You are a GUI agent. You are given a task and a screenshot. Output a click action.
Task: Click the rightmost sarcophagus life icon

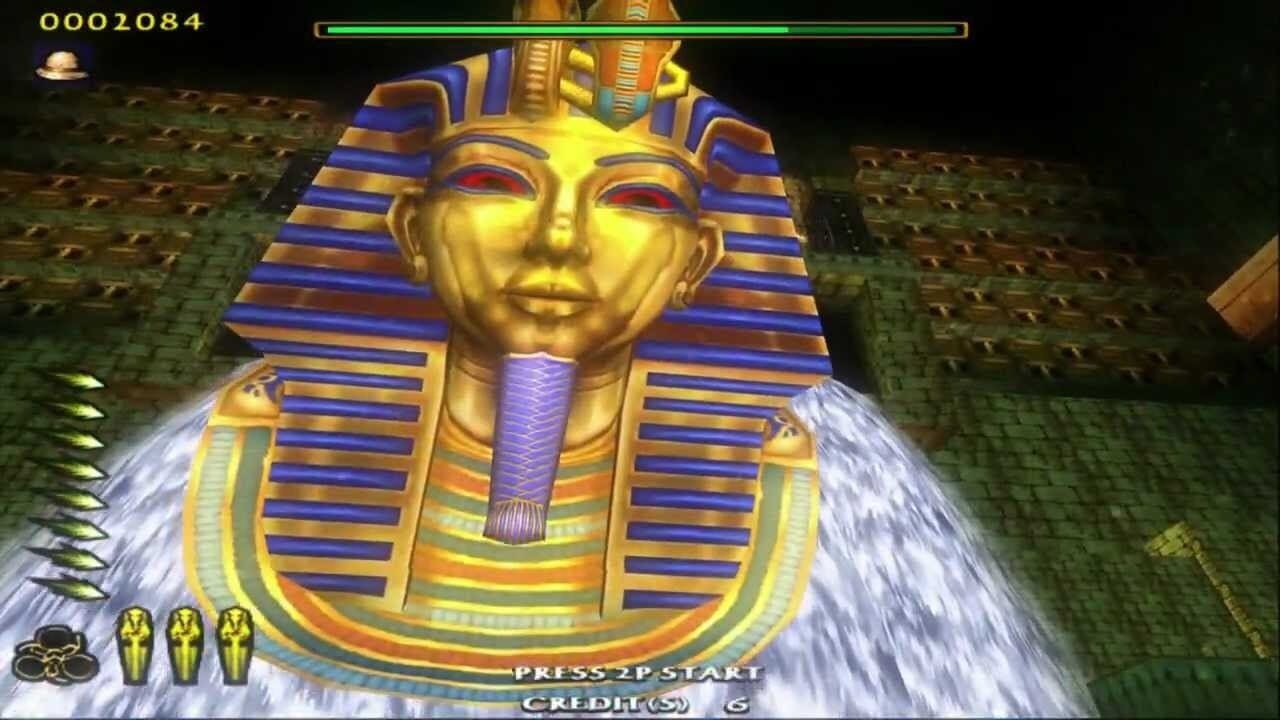[x=237, y=647]
